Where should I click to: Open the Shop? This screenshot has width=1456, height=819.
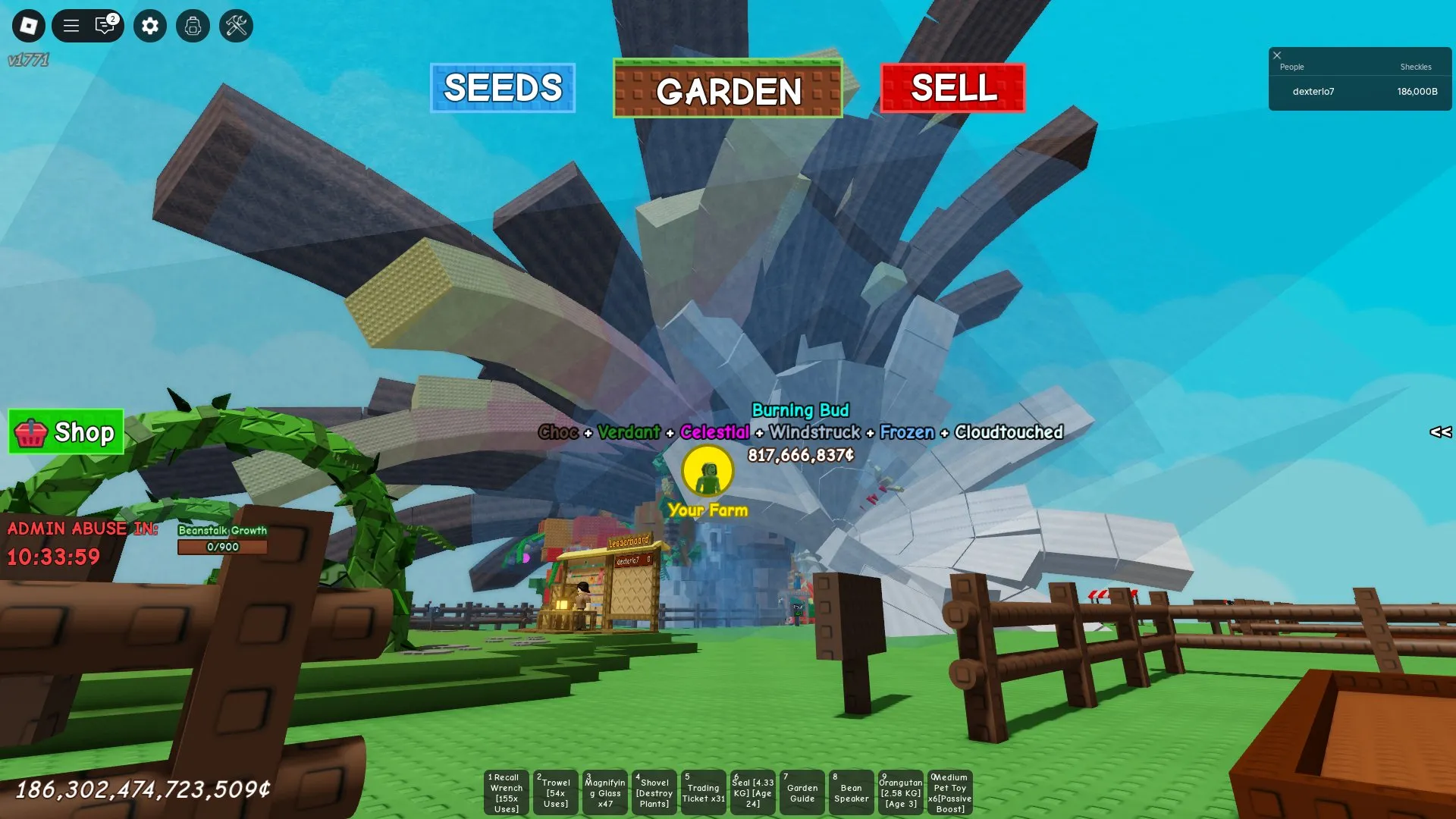click(65, 432)
